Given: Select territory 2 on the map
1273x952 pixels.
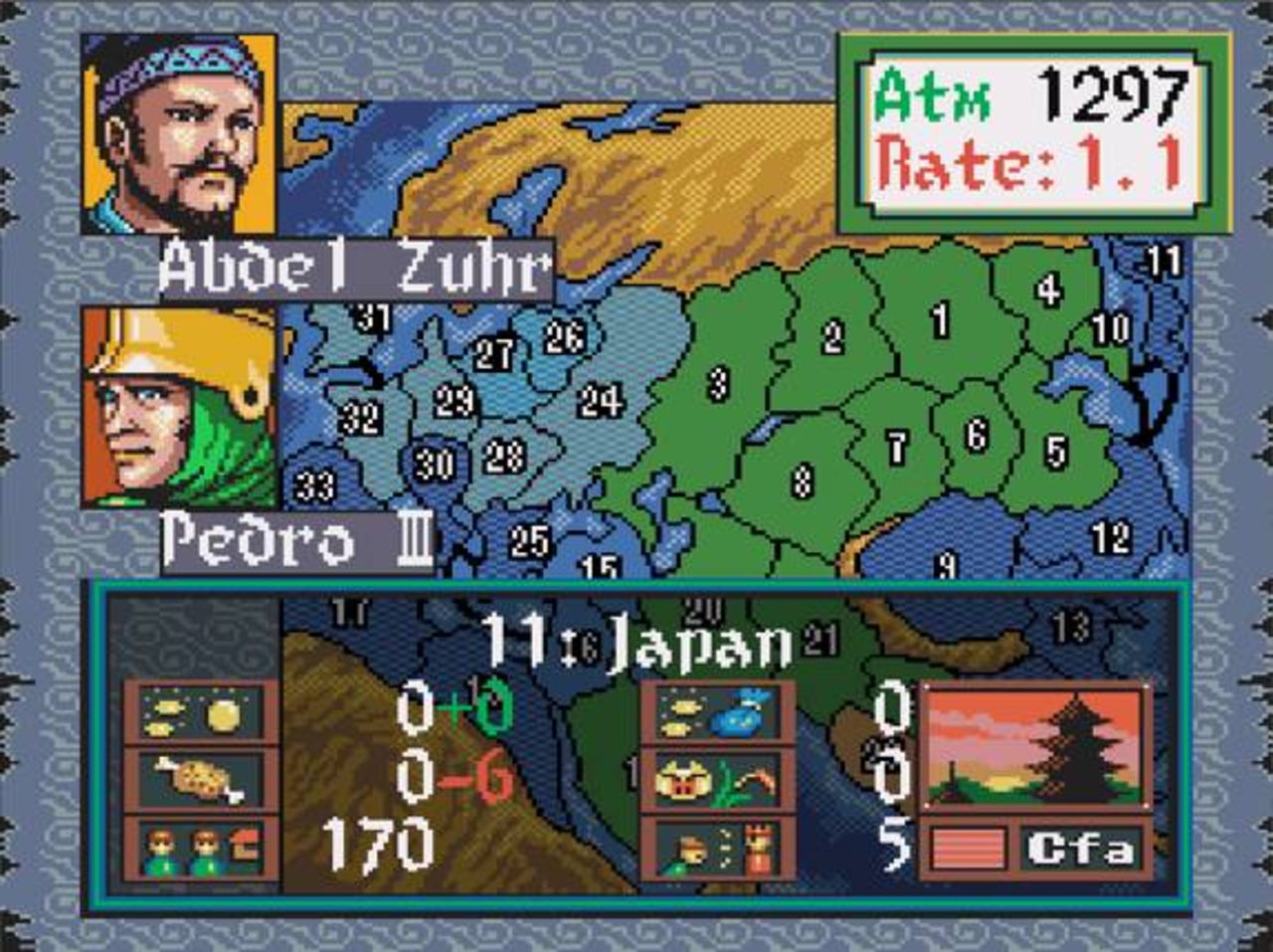Looking at the screenshot, I should point(833,338).
